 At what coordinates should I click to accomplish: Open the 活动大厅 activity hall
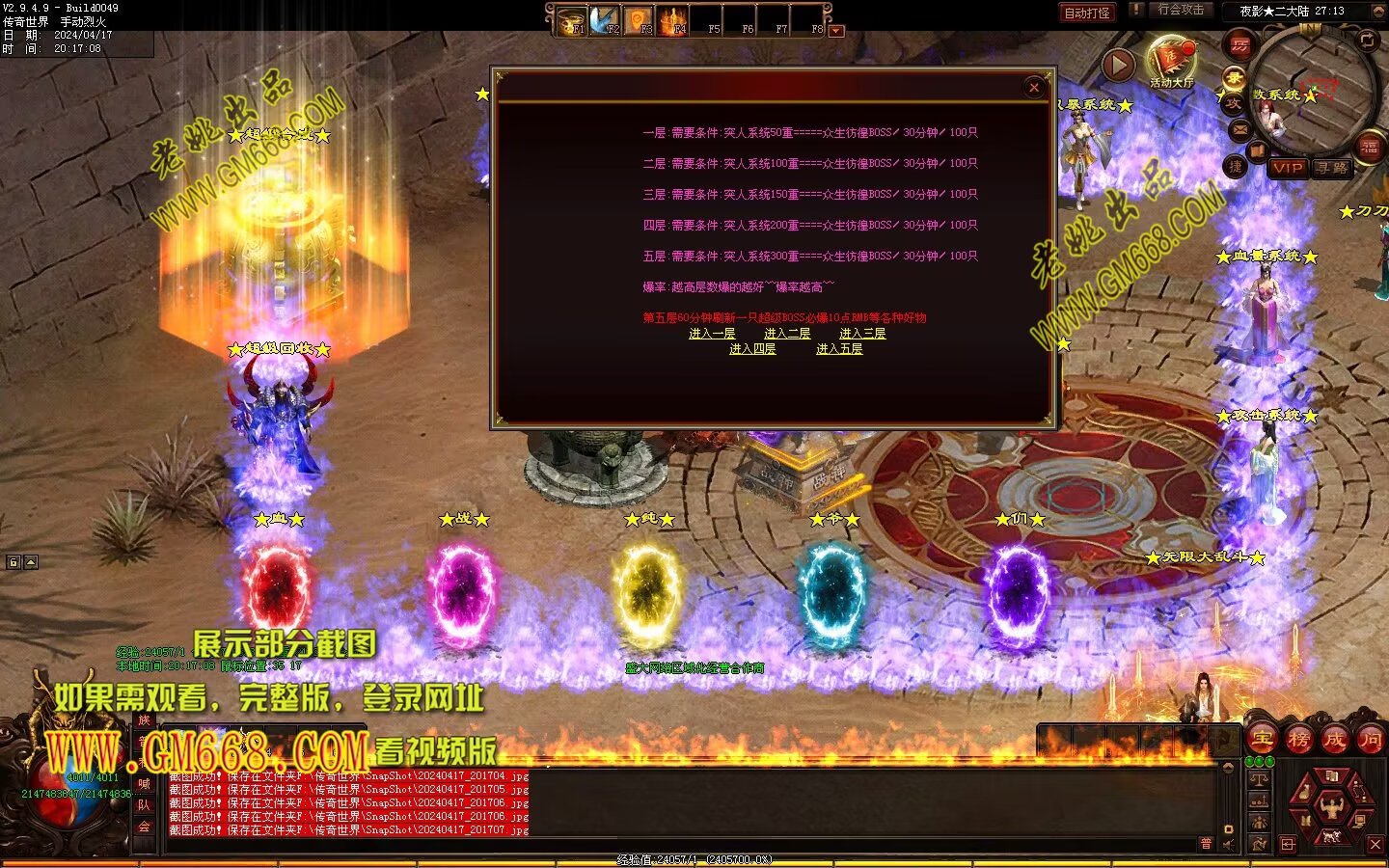pos(1170,64)
